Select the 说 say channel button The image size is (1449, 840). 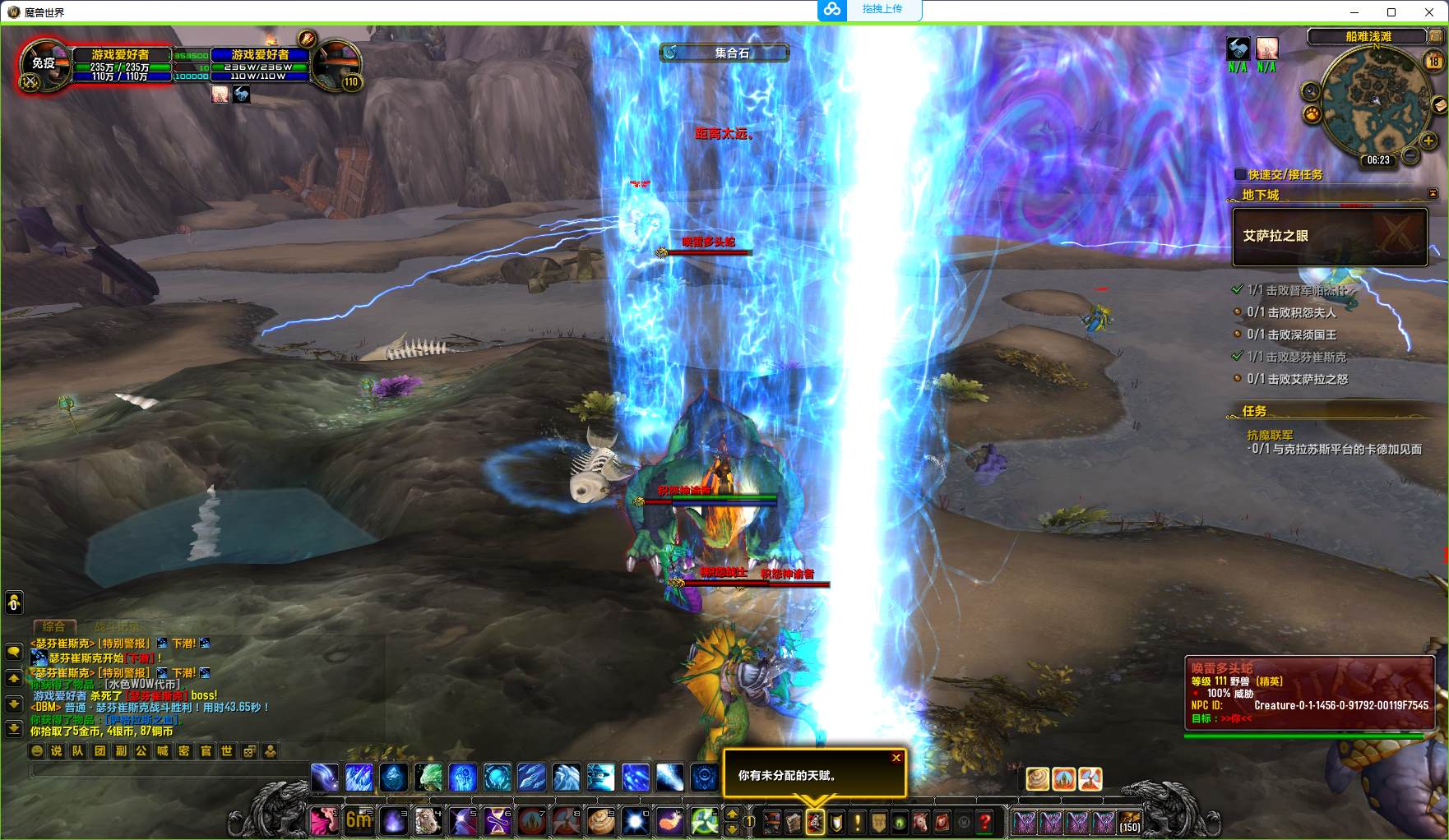point(57,750)
